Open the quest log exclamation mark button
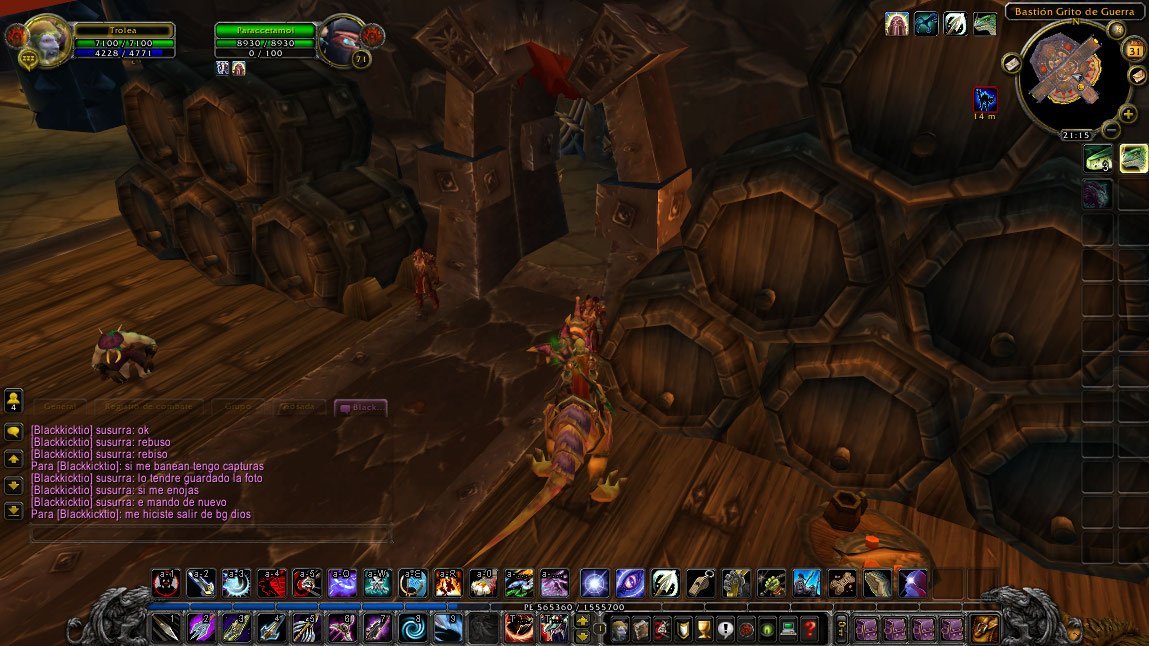The height and width of the screenshot is (646, 1149). [x=725, y=629]
